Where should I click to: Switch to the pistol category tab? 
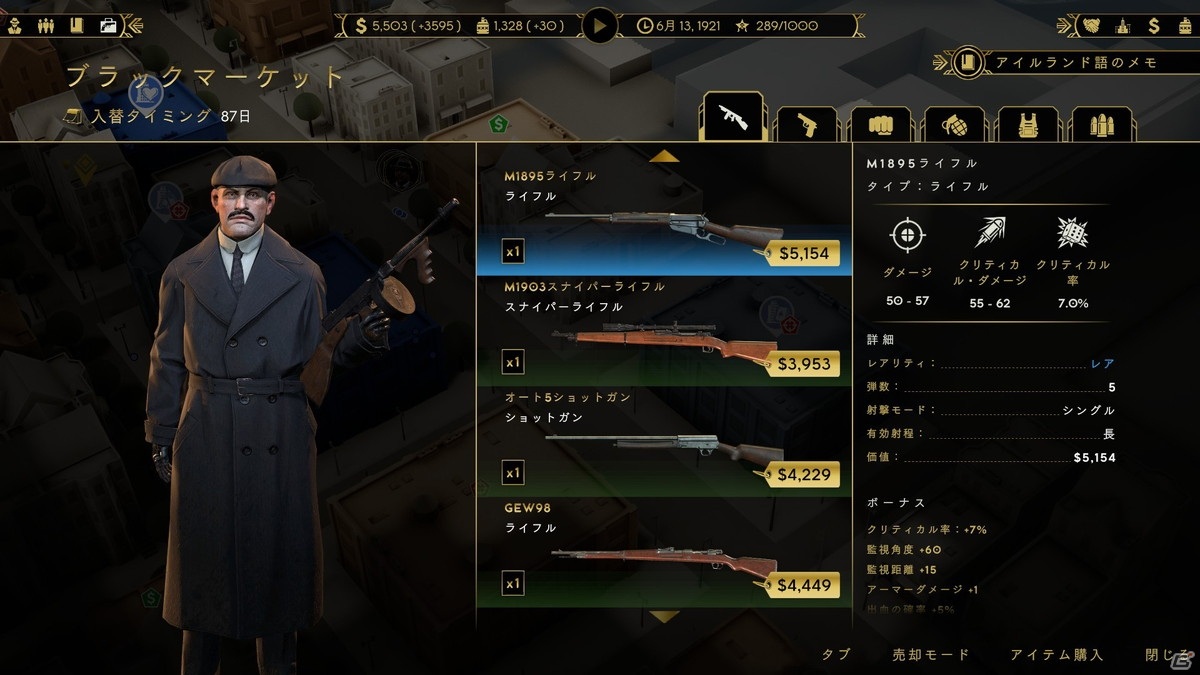(x=806, y=123)
